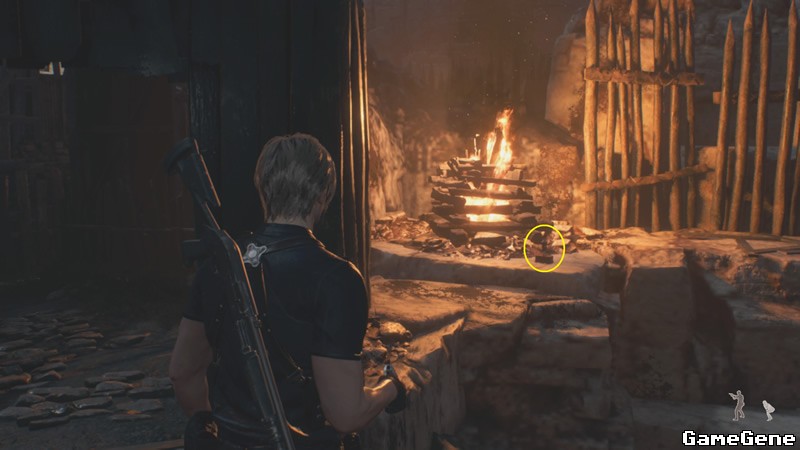Click the GameGene watermark logo
Screen dimensions: 800x450
(x=738, y=437)
